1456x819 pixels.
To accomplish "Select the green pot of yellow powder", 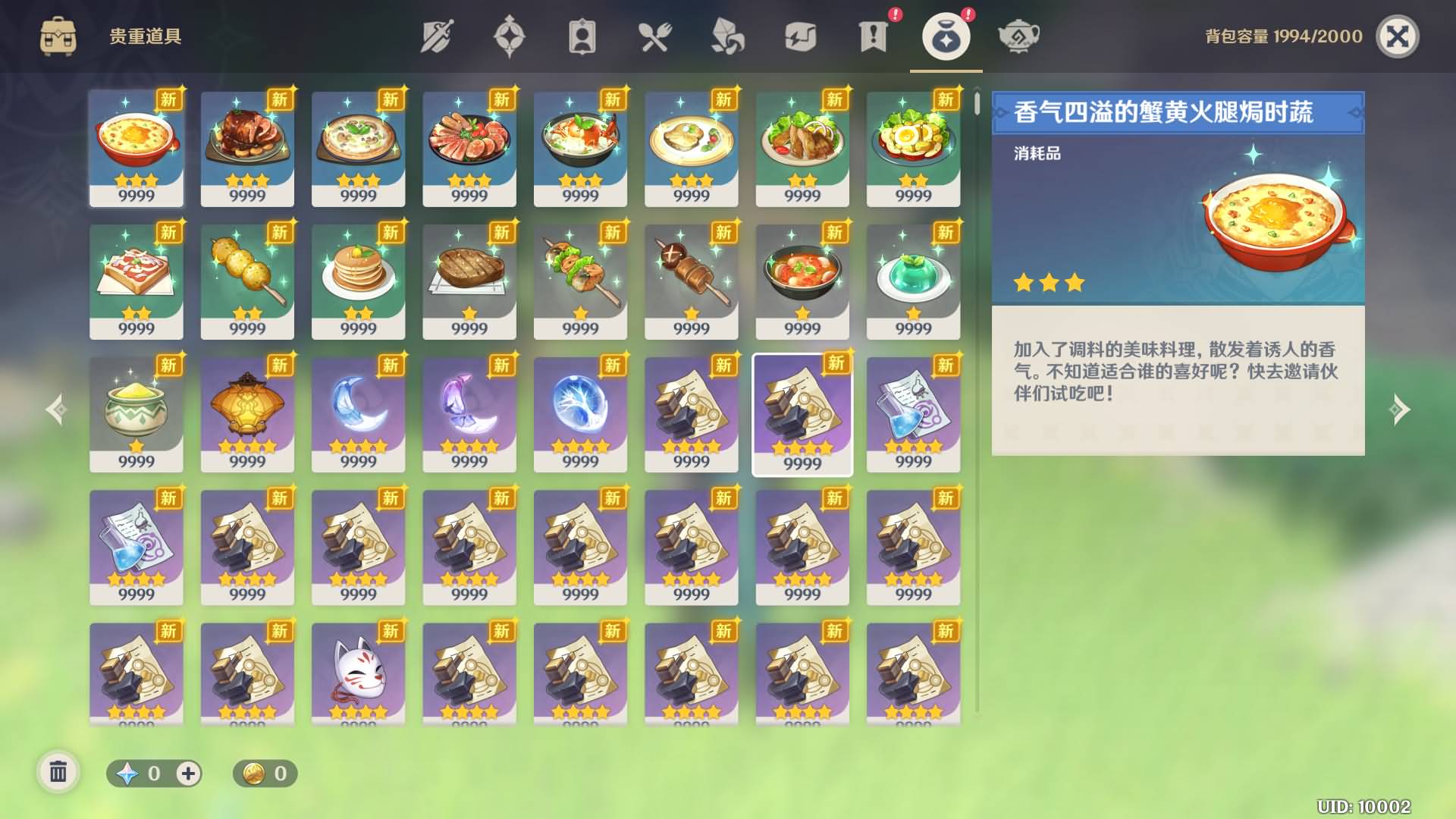I will [136, 413].
